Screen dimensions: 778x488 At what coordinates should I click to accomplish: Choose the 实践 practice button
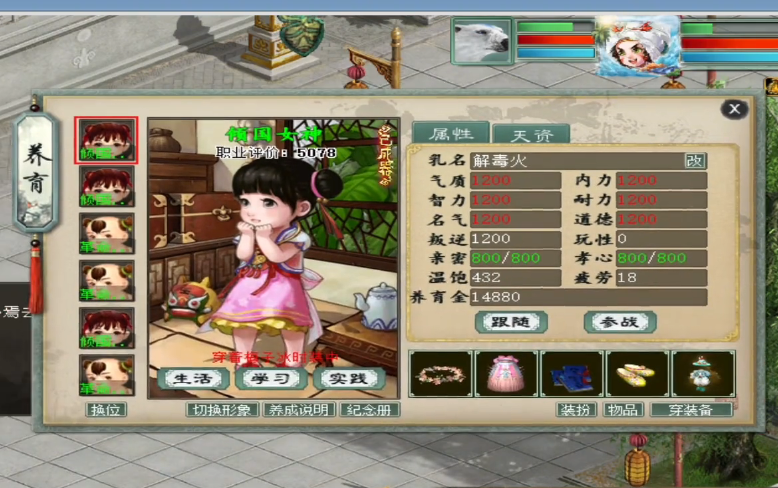(x=348, y=378)
